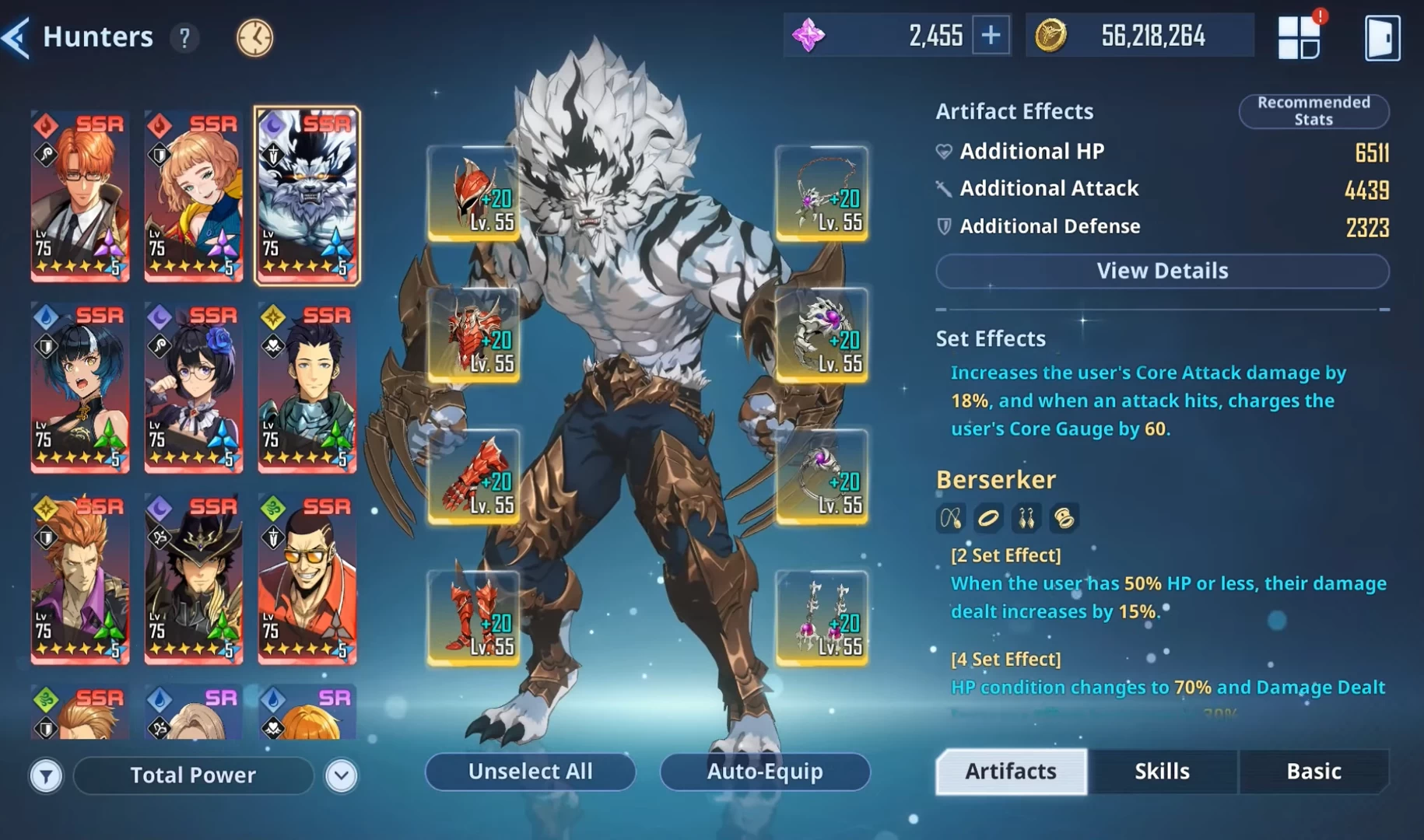
Task: Add more purple essence stones
Action: [x=991, y=35]
